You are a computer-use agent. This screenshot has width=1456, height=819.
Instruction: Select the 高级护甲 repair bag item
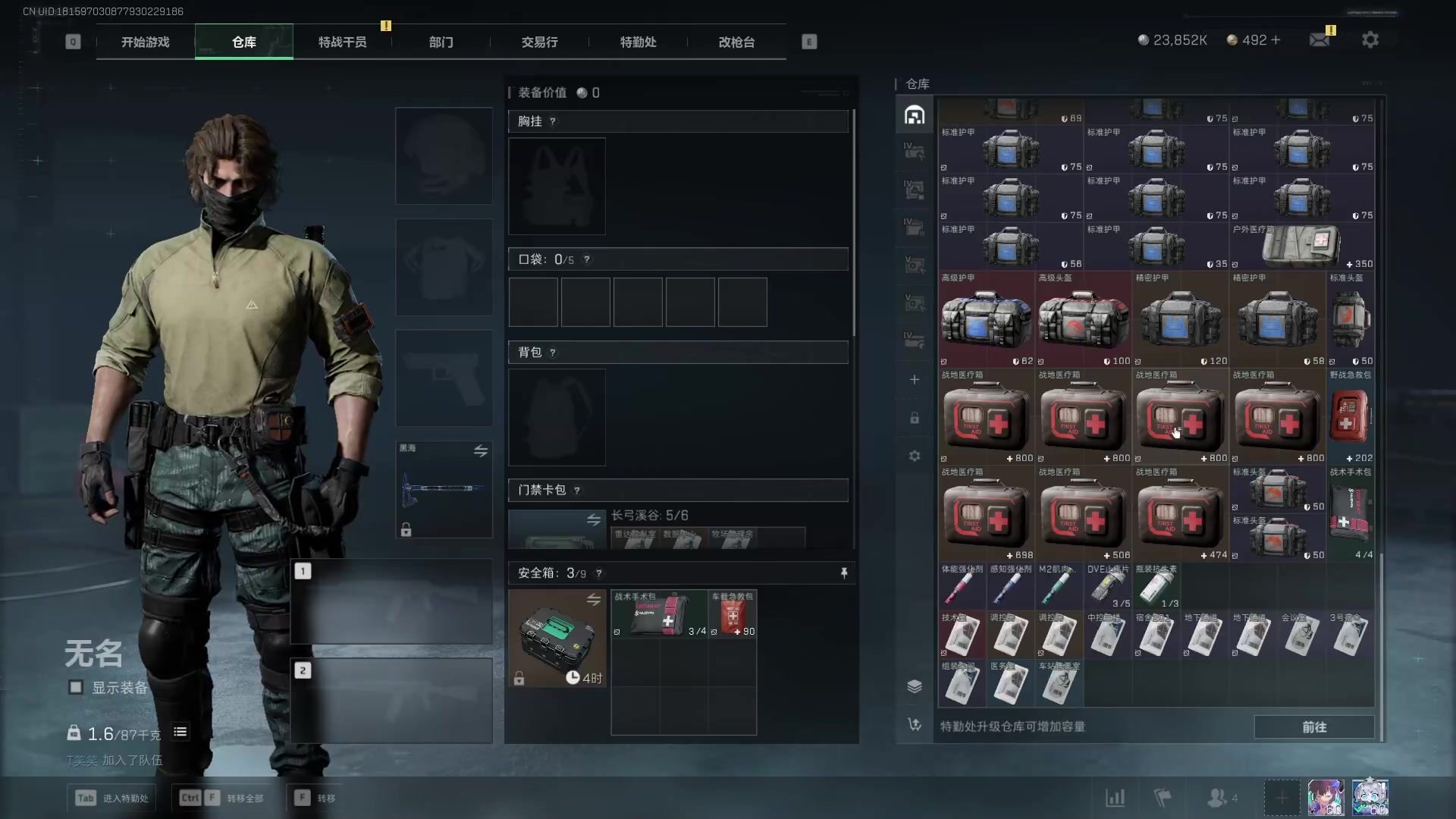click(x=986, y=320)
